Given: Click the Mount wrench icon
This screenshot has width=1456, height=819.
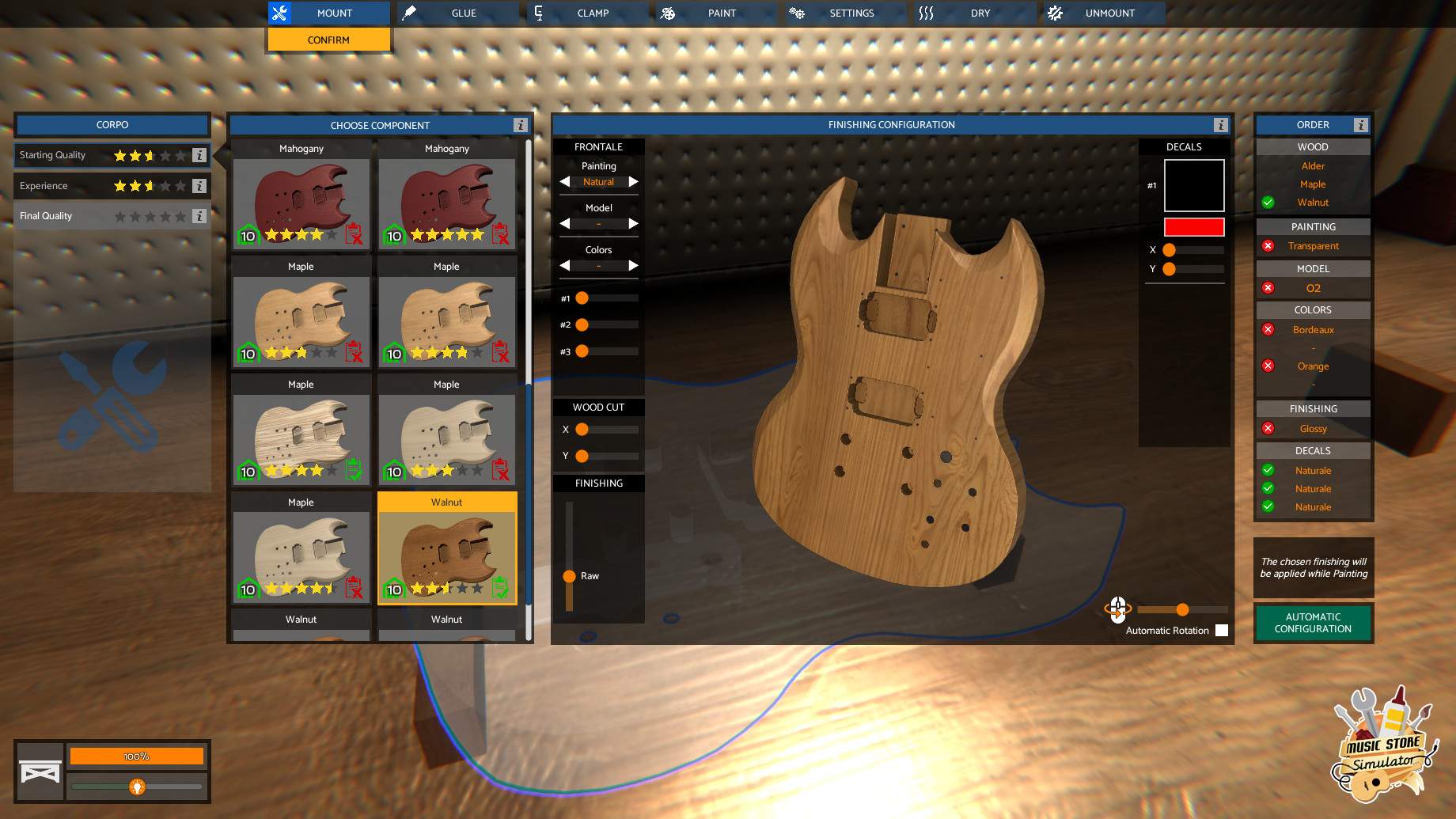Looking at the screenshot, I should 279,13.
